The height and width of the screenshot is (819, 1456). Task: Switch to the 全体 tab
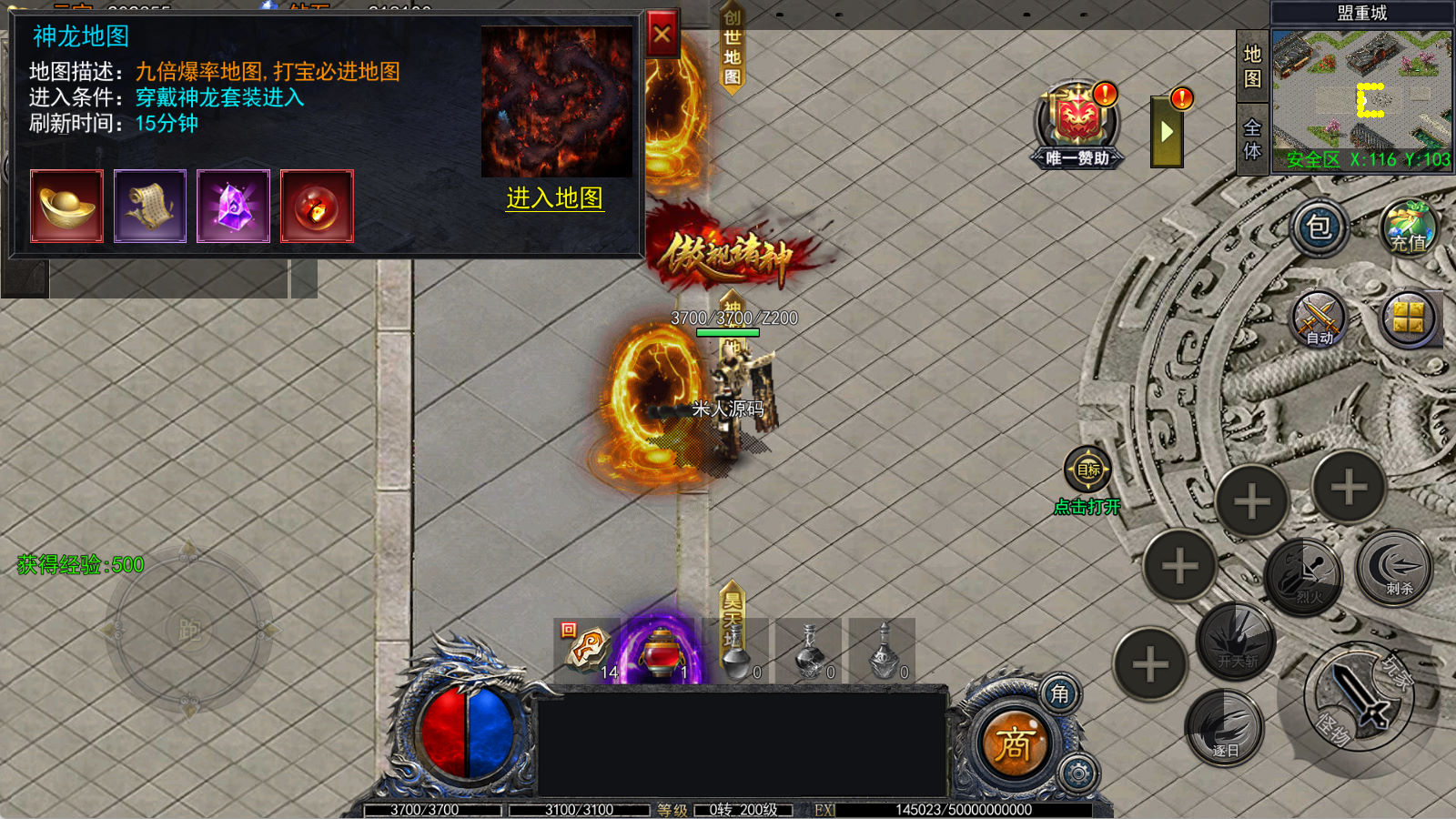click(x=1252, y=139)
